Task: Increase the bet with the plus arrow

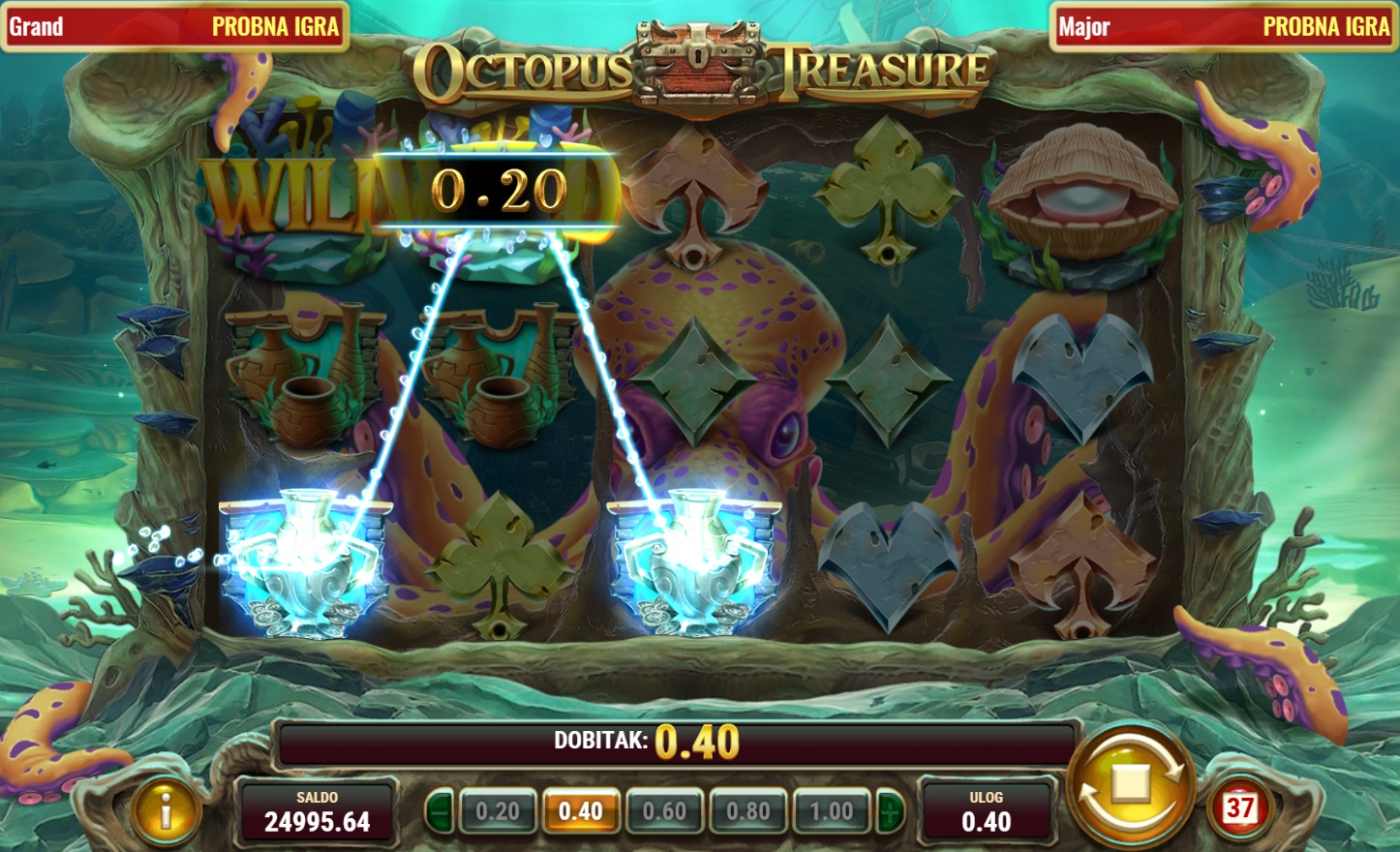Action: point(890,811)
